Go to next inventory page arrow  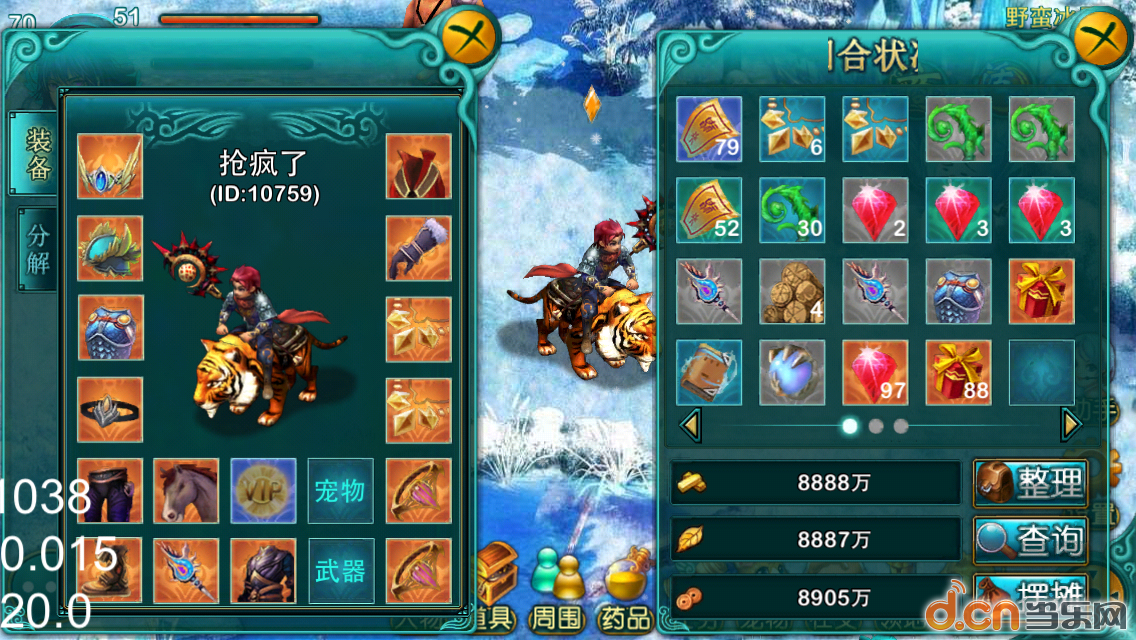coord(1071,425)
